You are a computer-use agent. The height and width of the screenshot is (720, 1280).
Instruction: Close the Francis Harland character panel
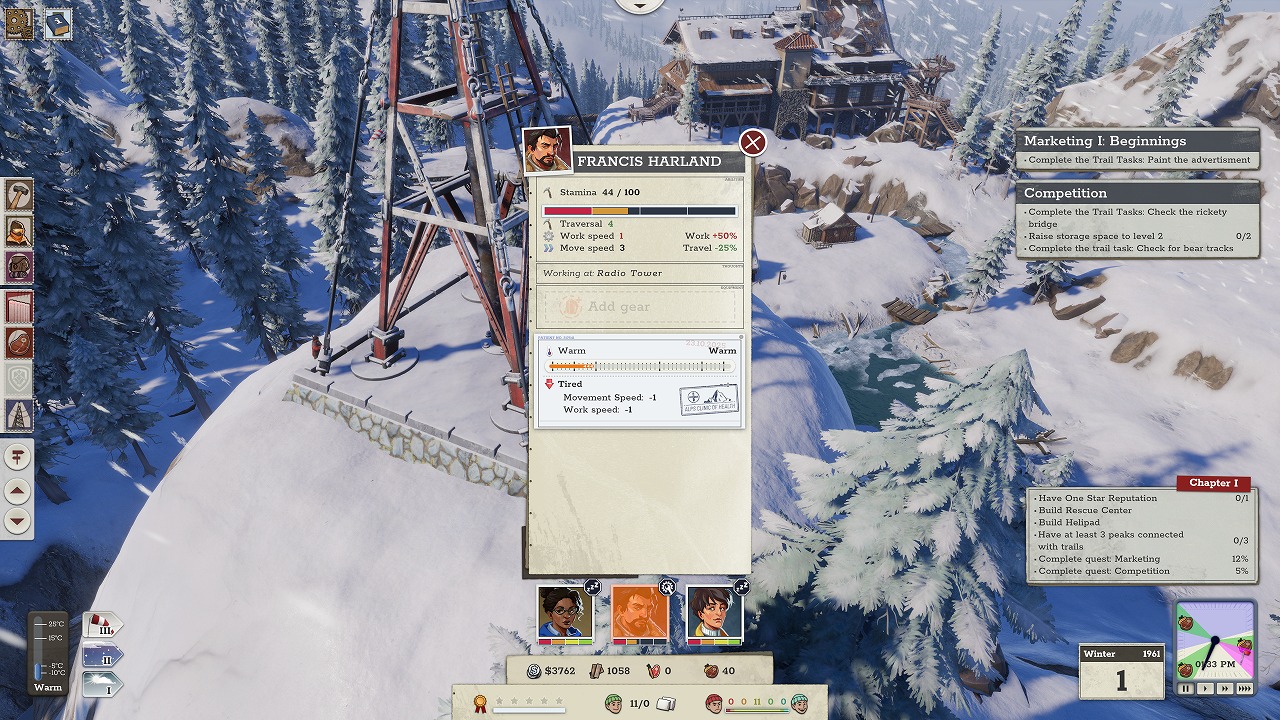tap(752, 143)
